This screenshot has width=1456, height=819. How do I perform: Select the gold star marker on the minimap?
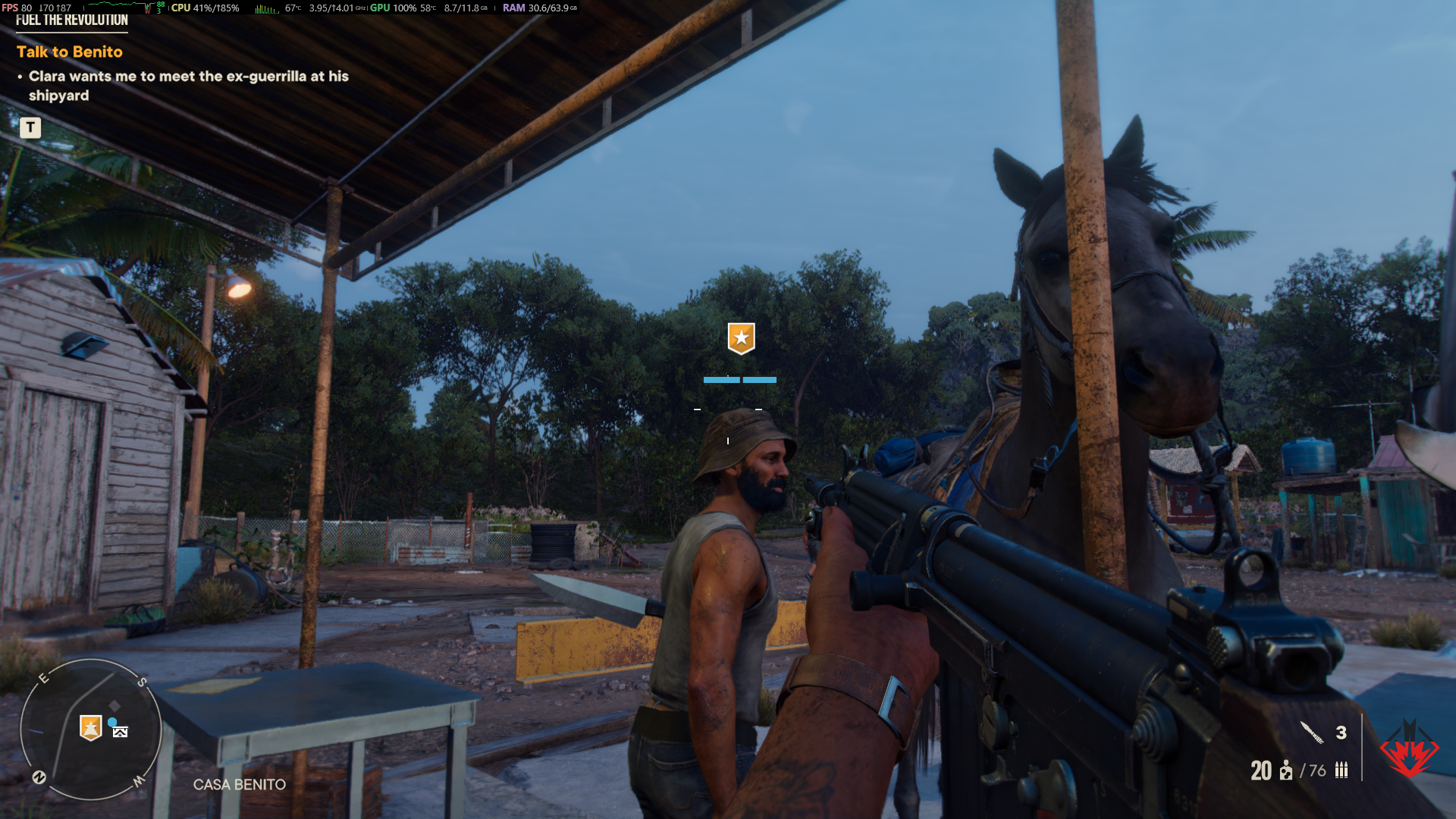91,728
